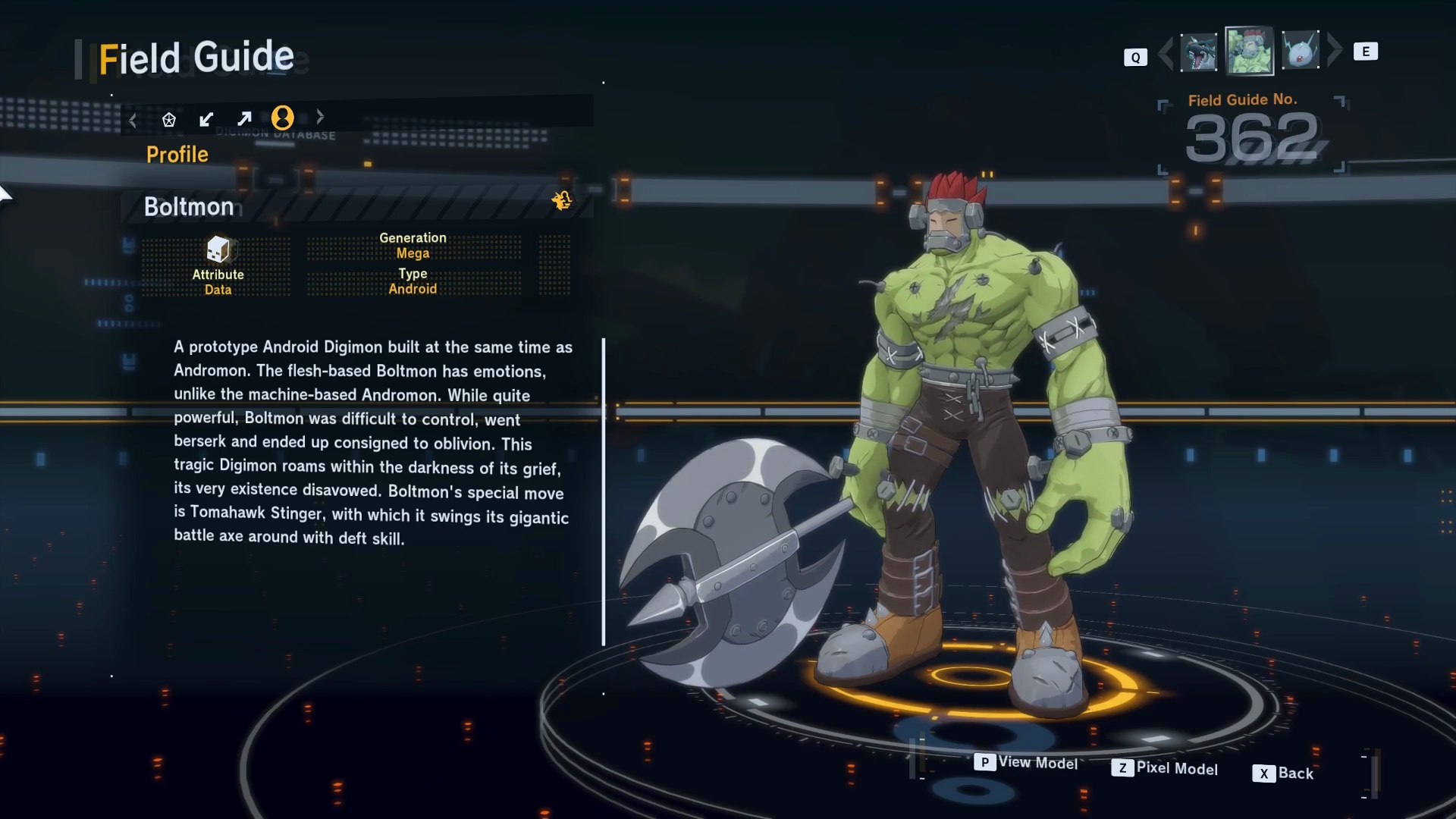
Task: Open the up-right arrow tab
Action: (x=244, y=119)
